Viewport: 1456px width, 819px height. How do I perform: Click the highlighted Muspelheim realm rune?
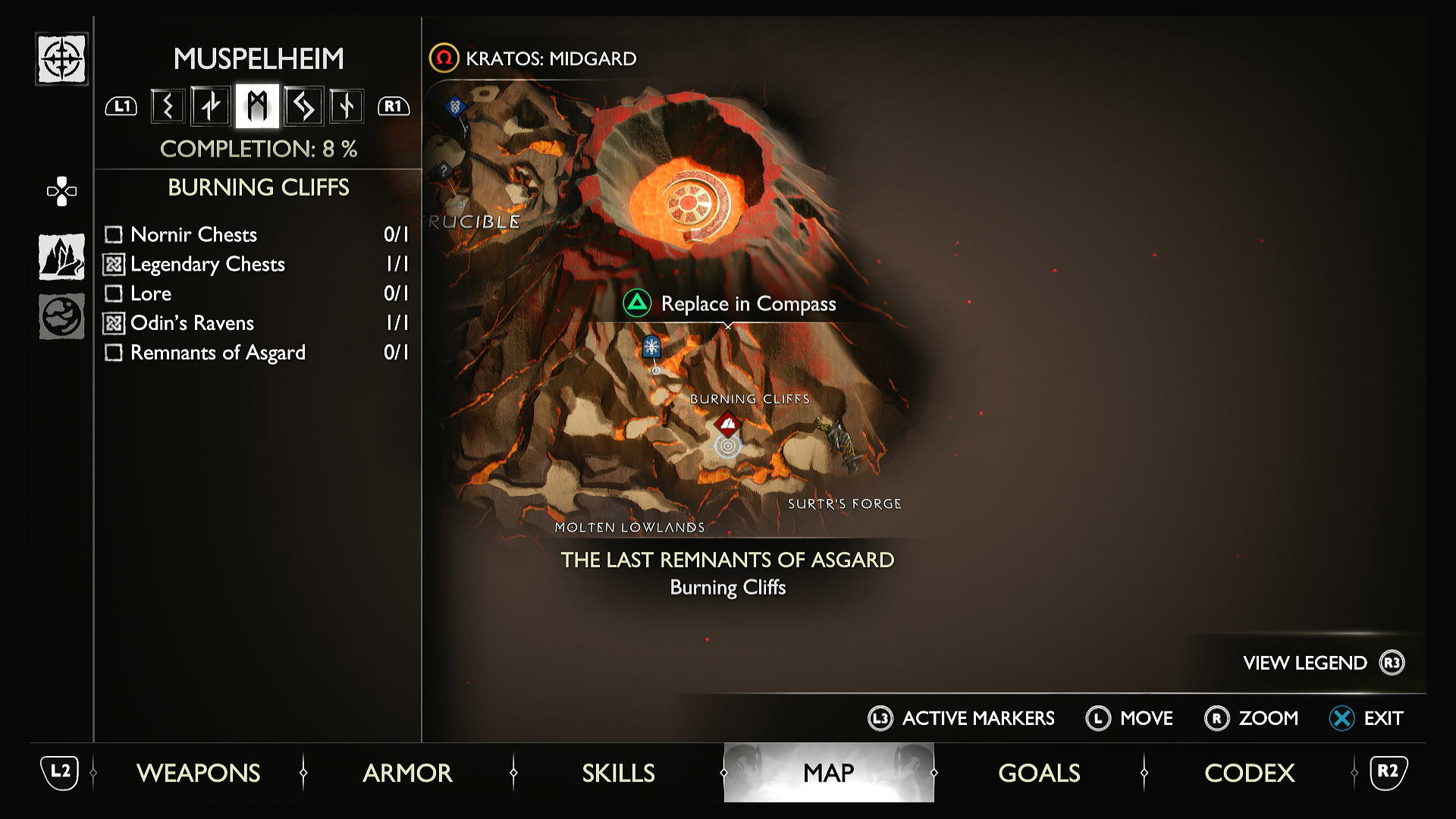click(x=257, y=105)
